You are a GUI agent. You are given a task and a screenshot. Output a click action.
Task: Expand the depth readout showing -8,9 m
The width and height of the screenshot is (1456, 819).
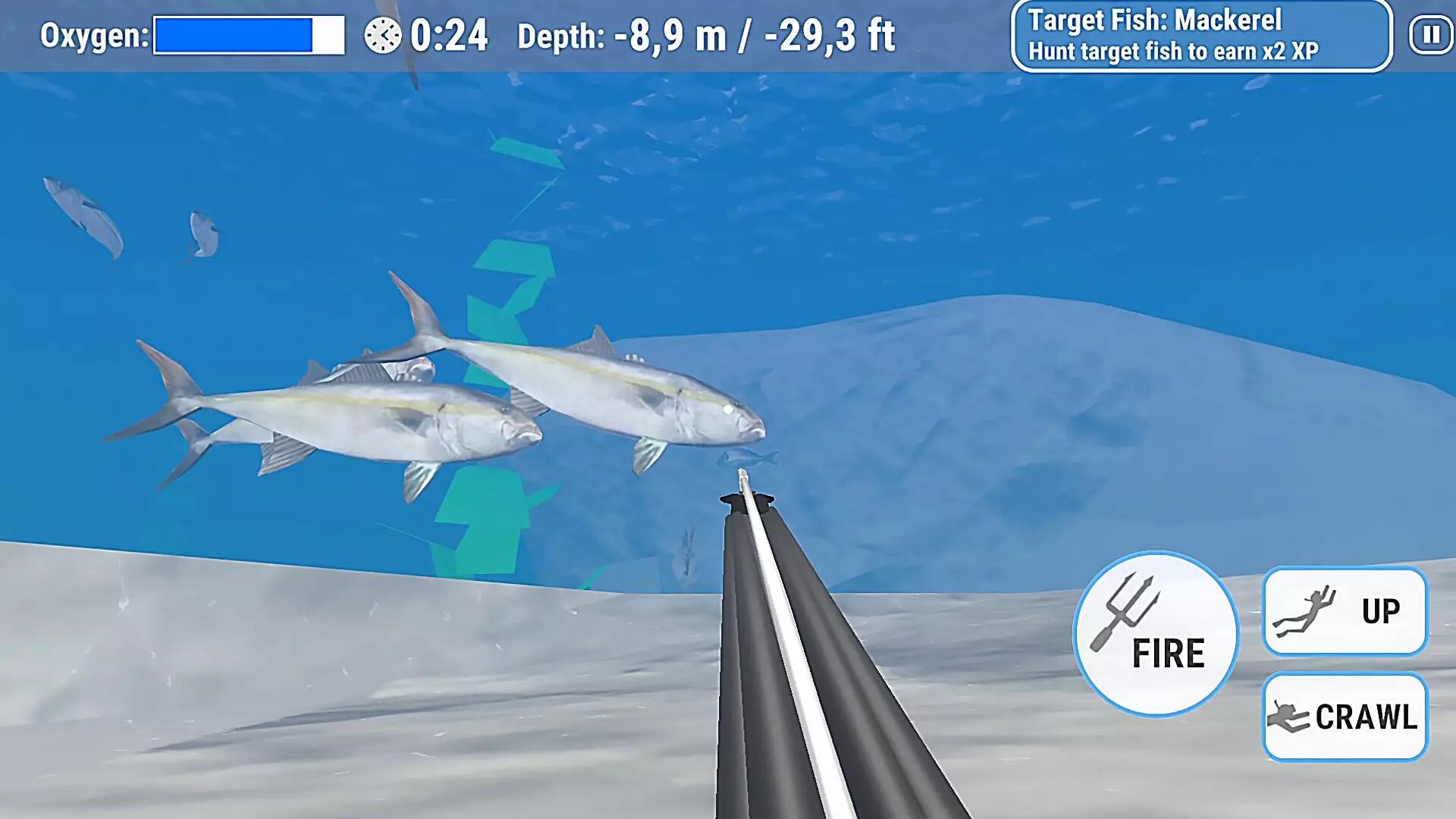[x=708, y=33]
